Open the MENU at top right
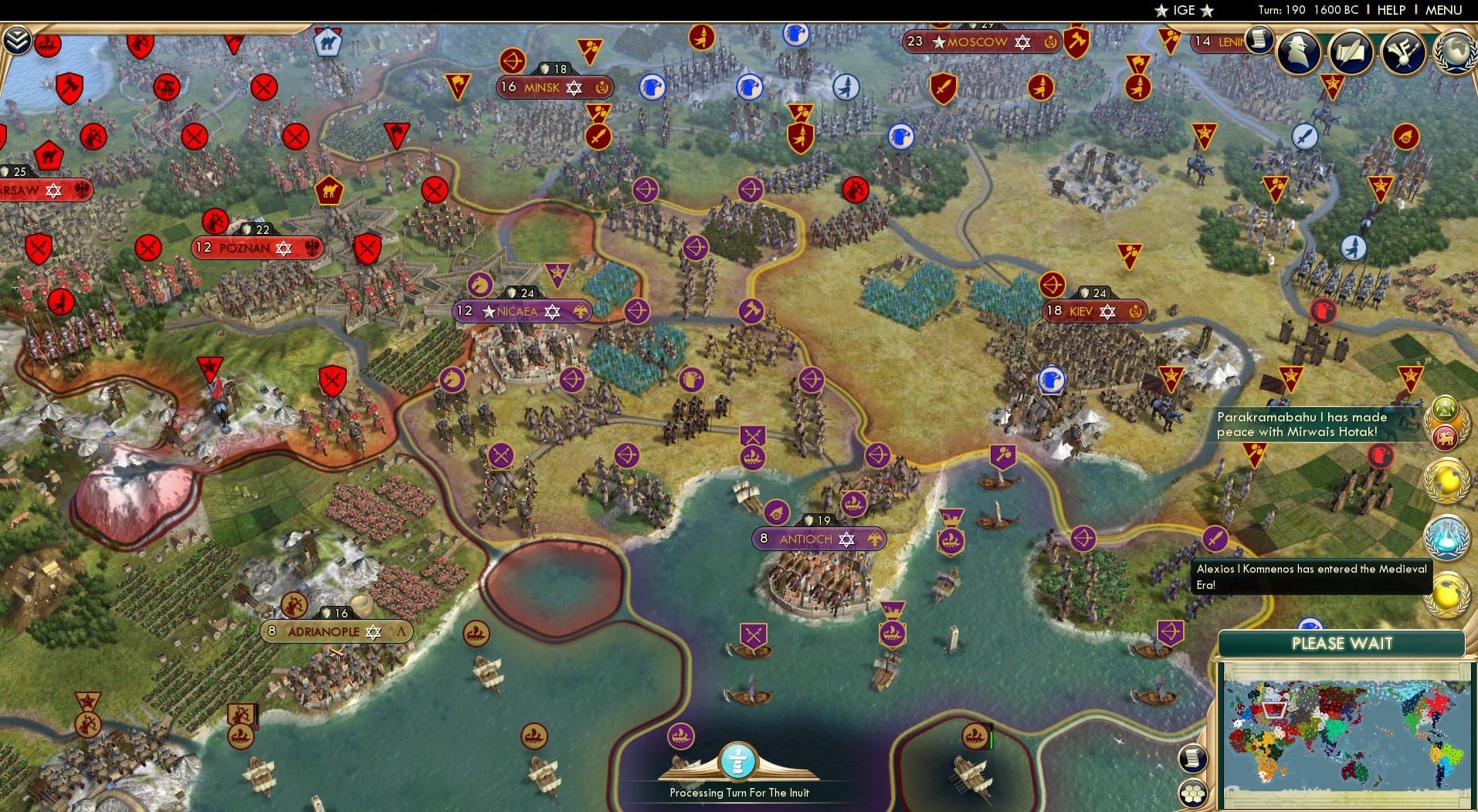 (1442, 10)
